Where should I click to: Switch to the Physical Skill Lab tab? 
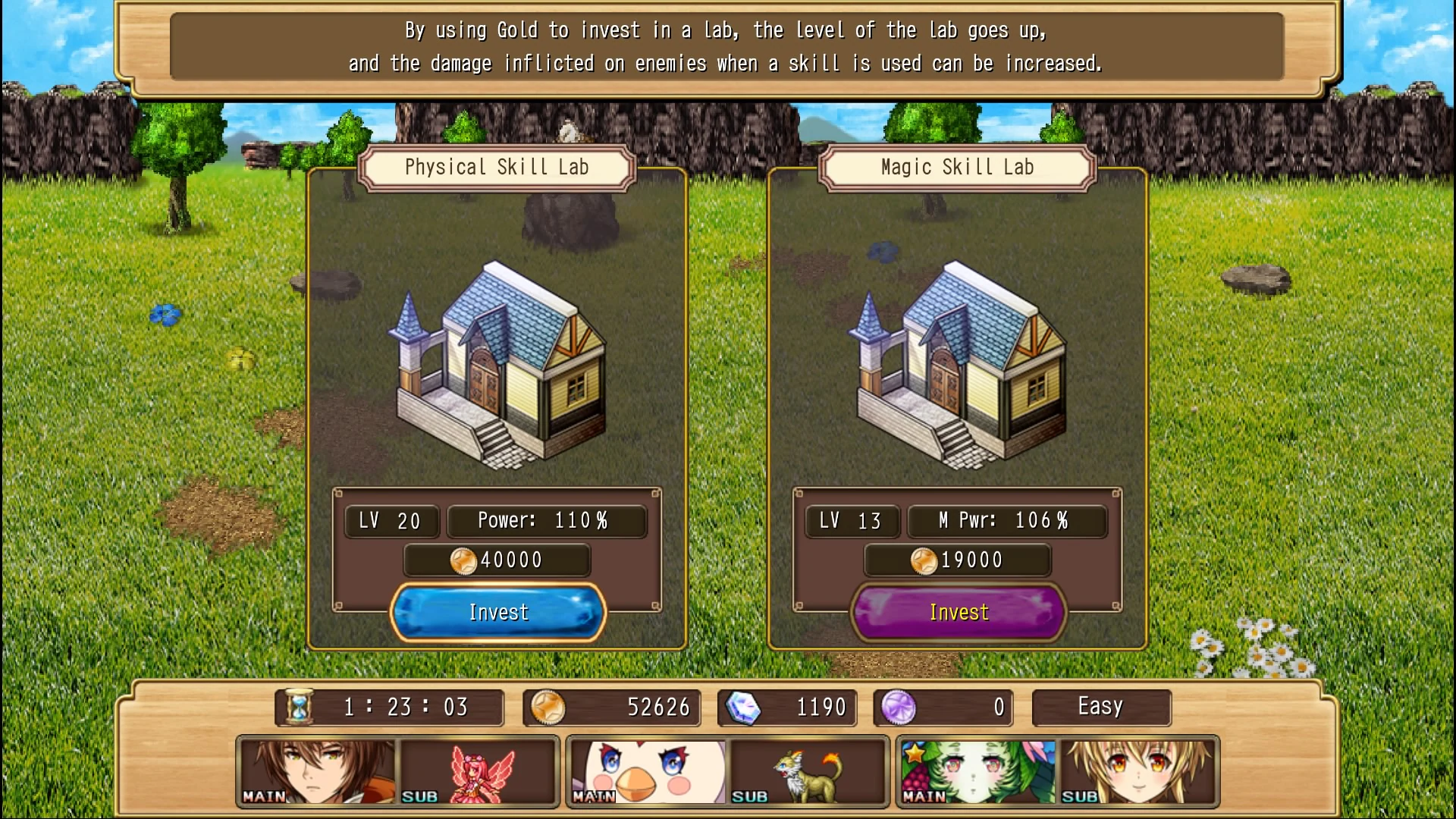point(497,167)
